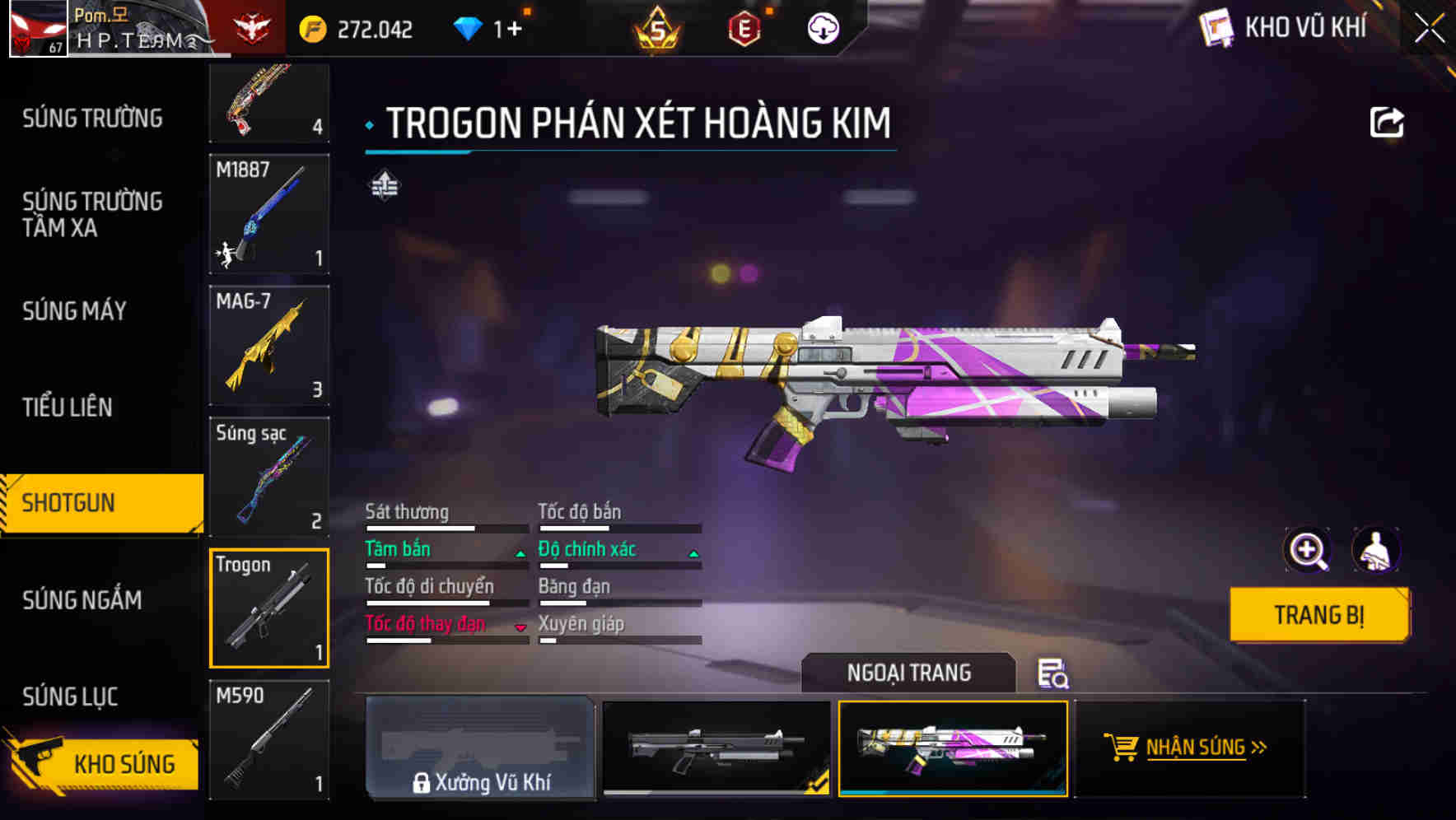
Task: Select the SÚNG NGẮM category
Action: pyautogui.click(x=82, y=600)
